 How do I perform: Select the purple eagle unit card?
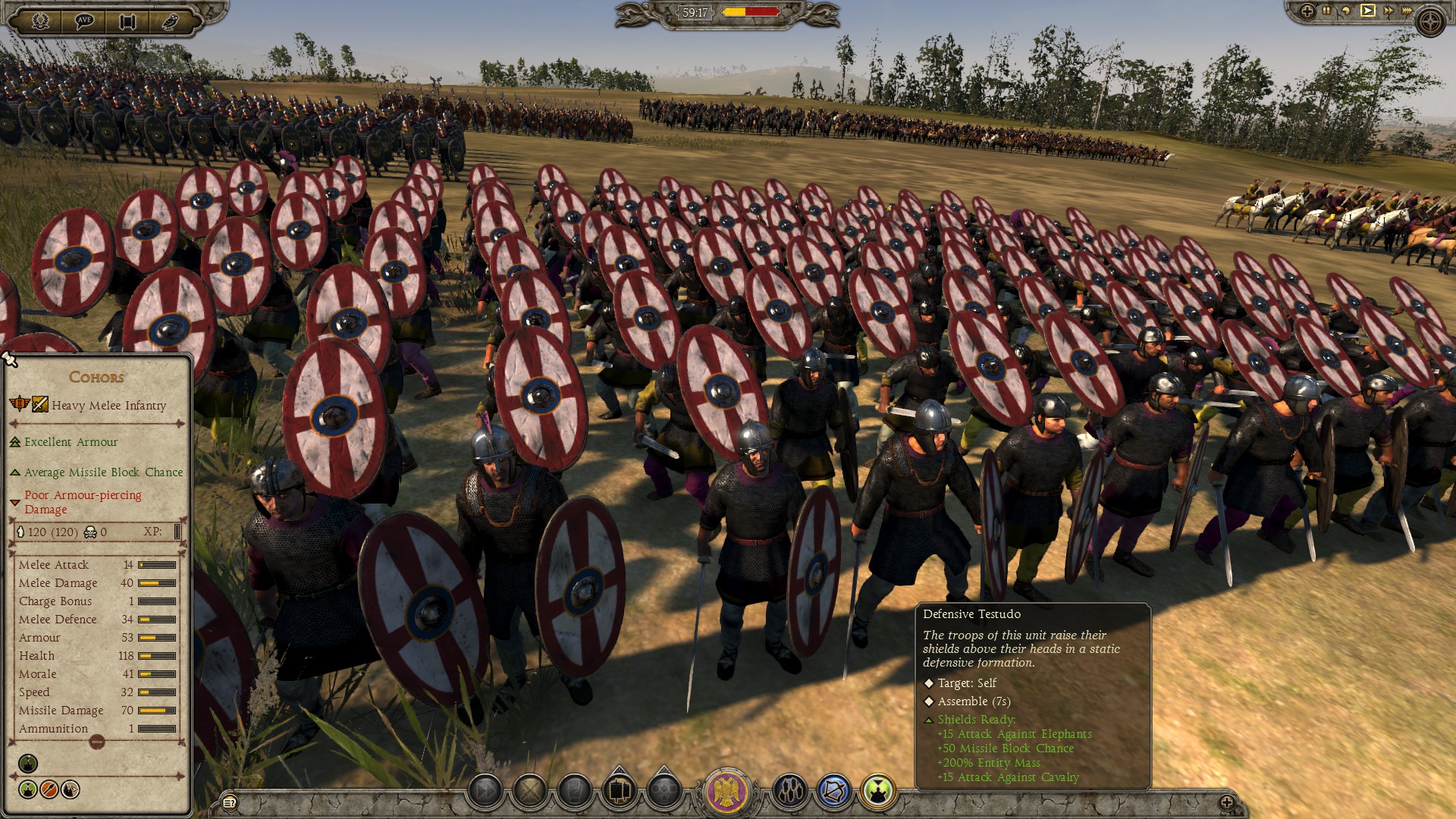point(727,791)
